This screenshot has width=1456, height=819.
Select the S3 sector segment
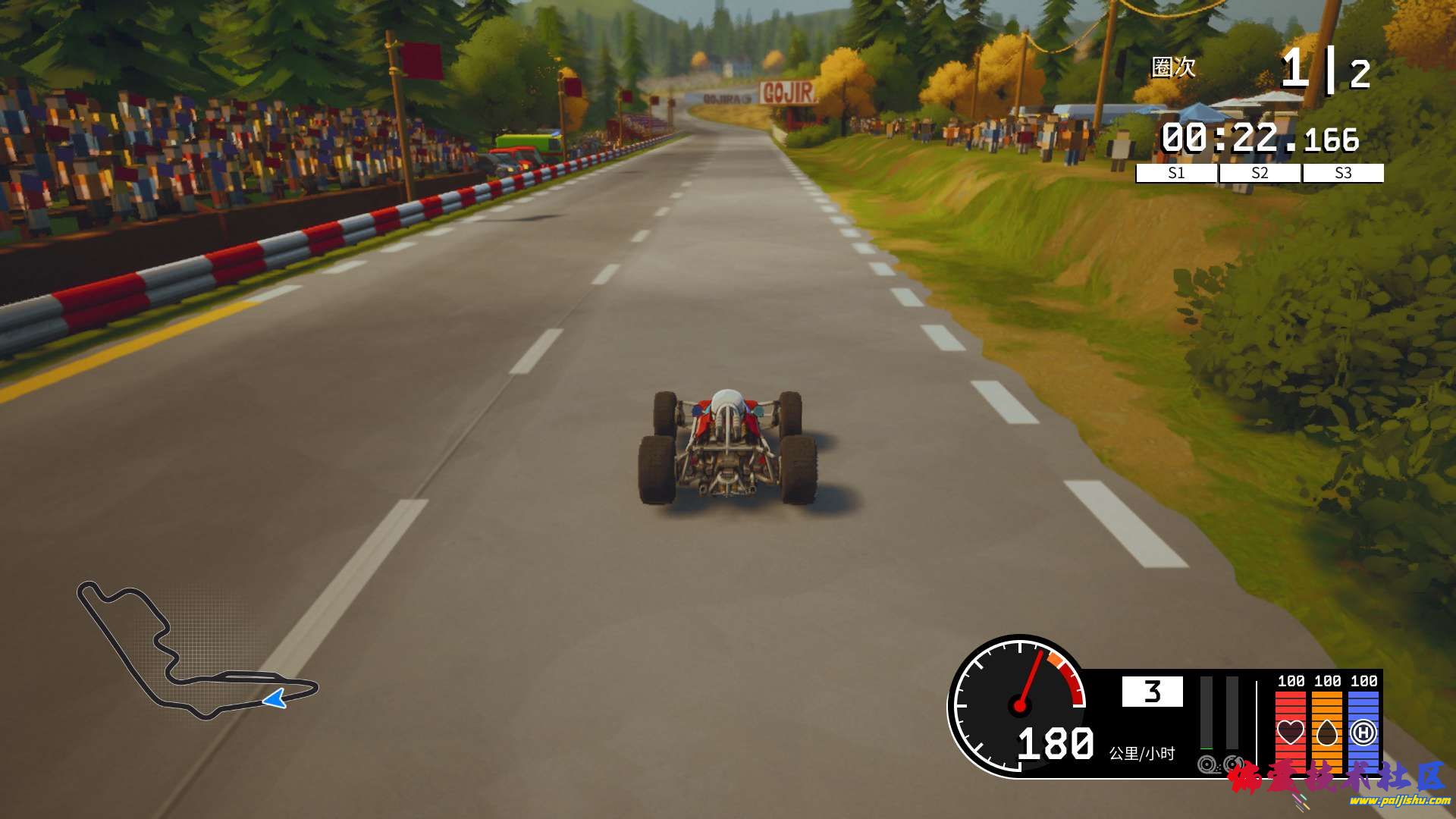click(1342, 174)
